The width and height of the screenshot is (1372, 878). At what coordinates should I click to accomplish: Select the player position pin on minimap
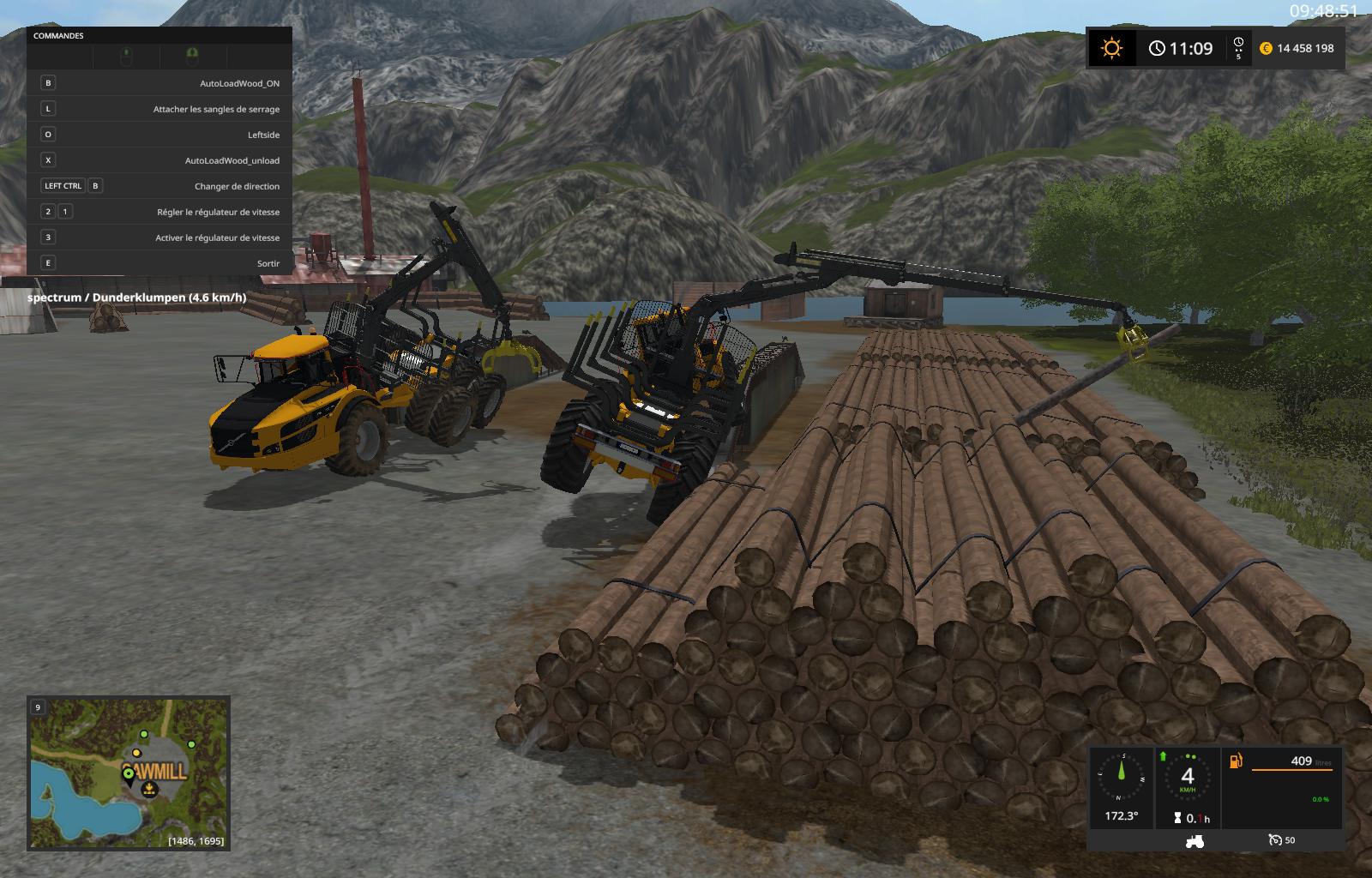click(x=129, y=775)
